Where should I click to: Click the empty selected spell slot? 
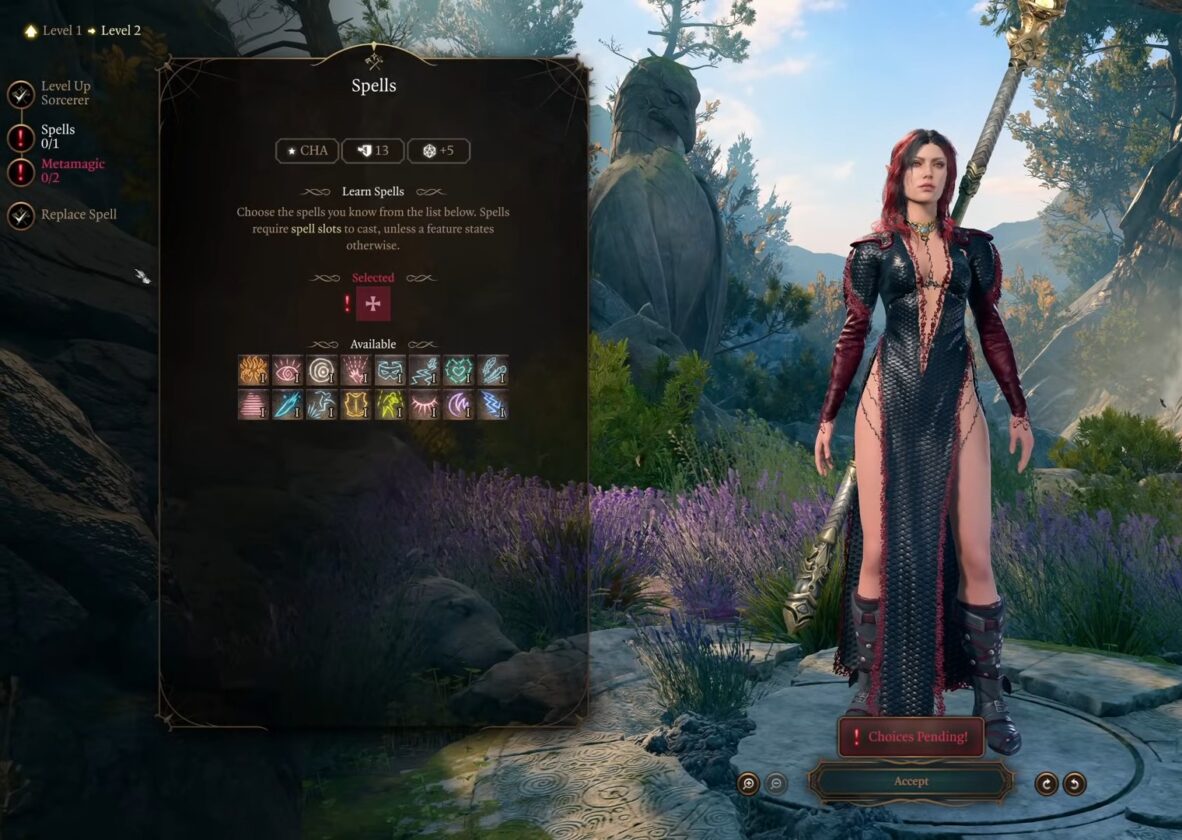tap(373, 304)
